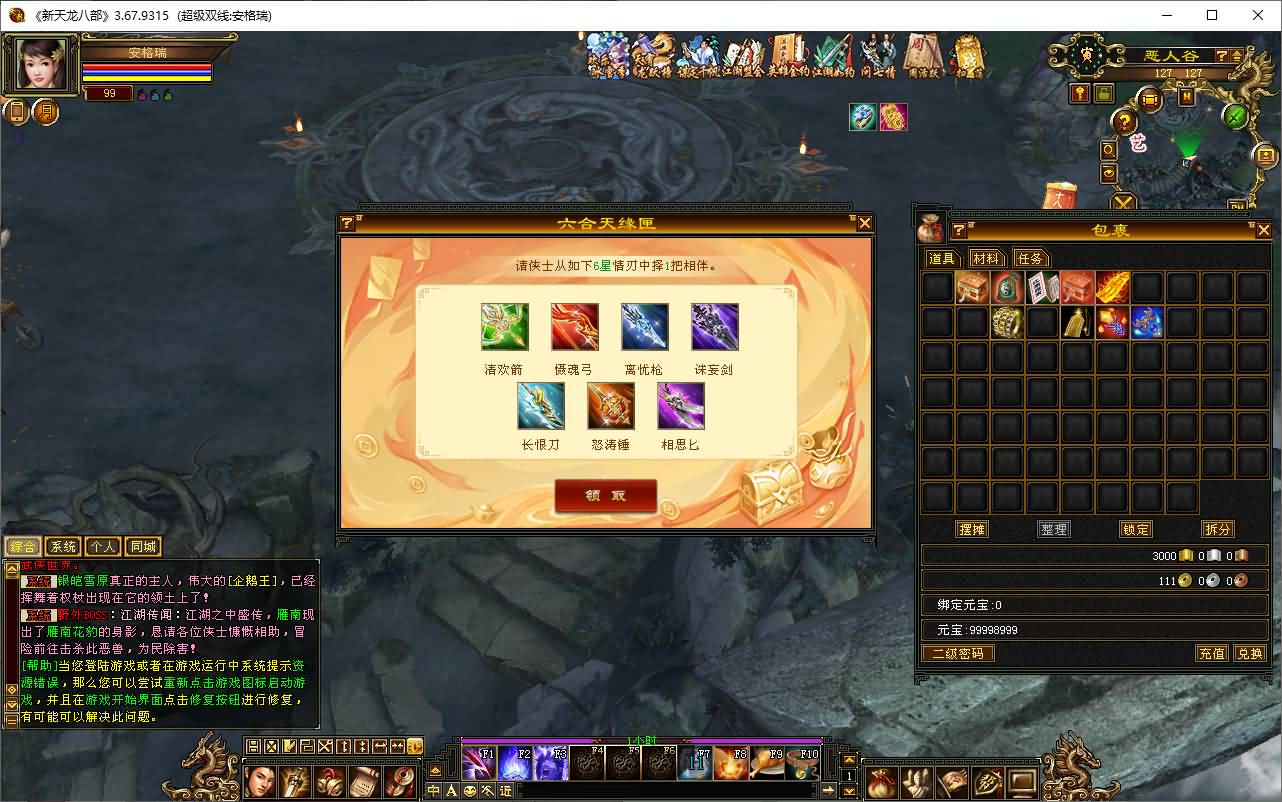Click the 兑换 exchange button
The image size is (1282, 802).
pos(1250,653)
